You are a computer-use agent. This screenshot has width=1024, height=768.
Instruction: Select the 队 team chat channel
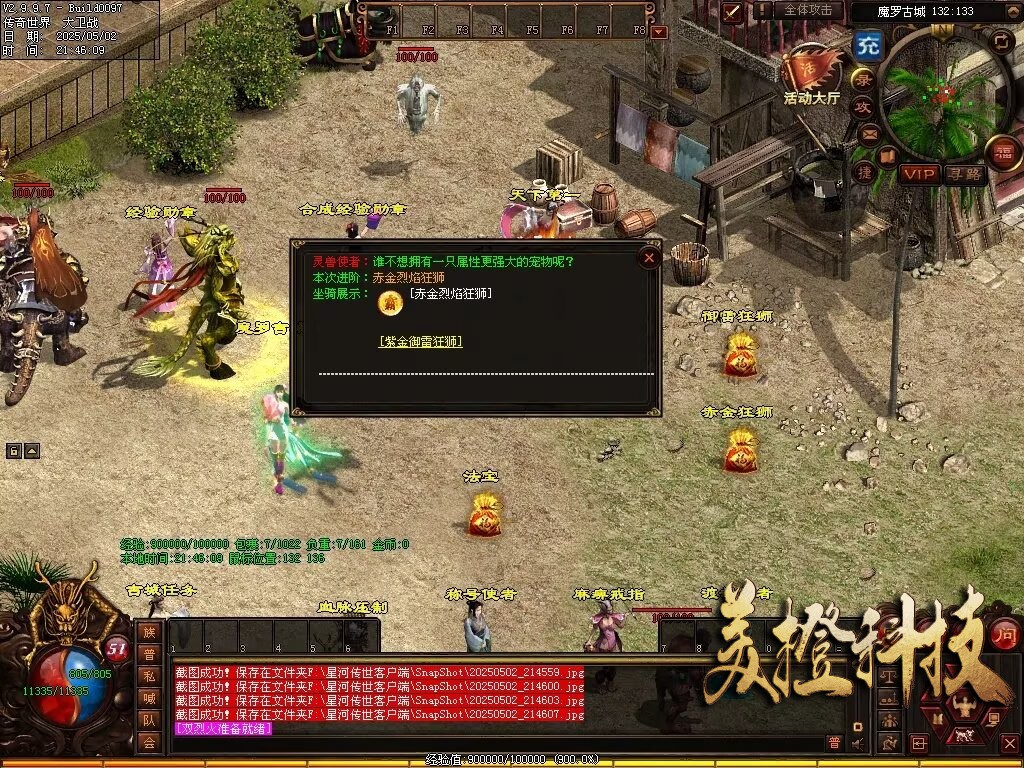click(x=149, y=719)
